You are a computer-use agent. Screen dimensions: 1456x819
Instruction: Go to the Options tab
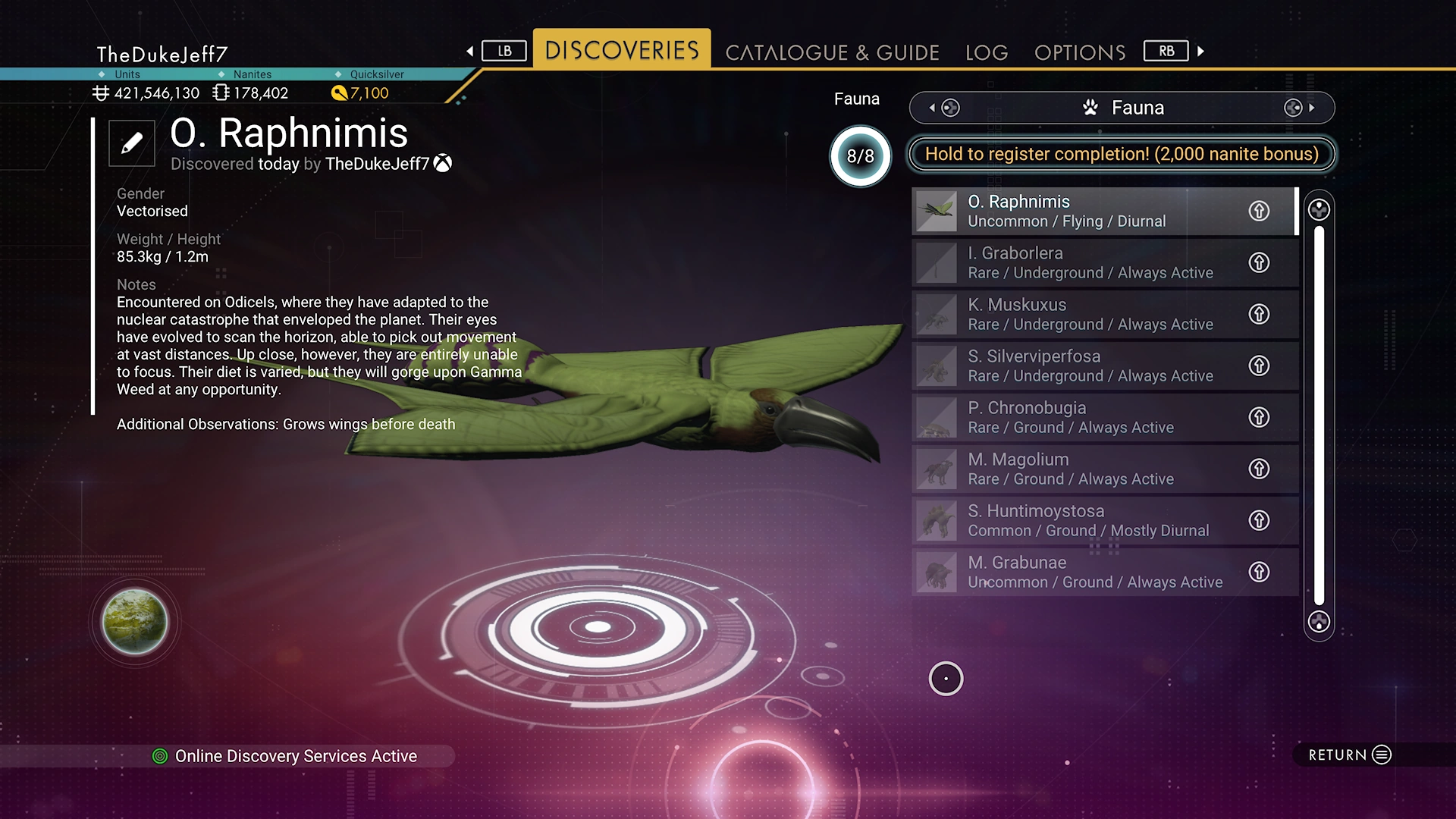pyautogui.click(x=1080, y=52)
